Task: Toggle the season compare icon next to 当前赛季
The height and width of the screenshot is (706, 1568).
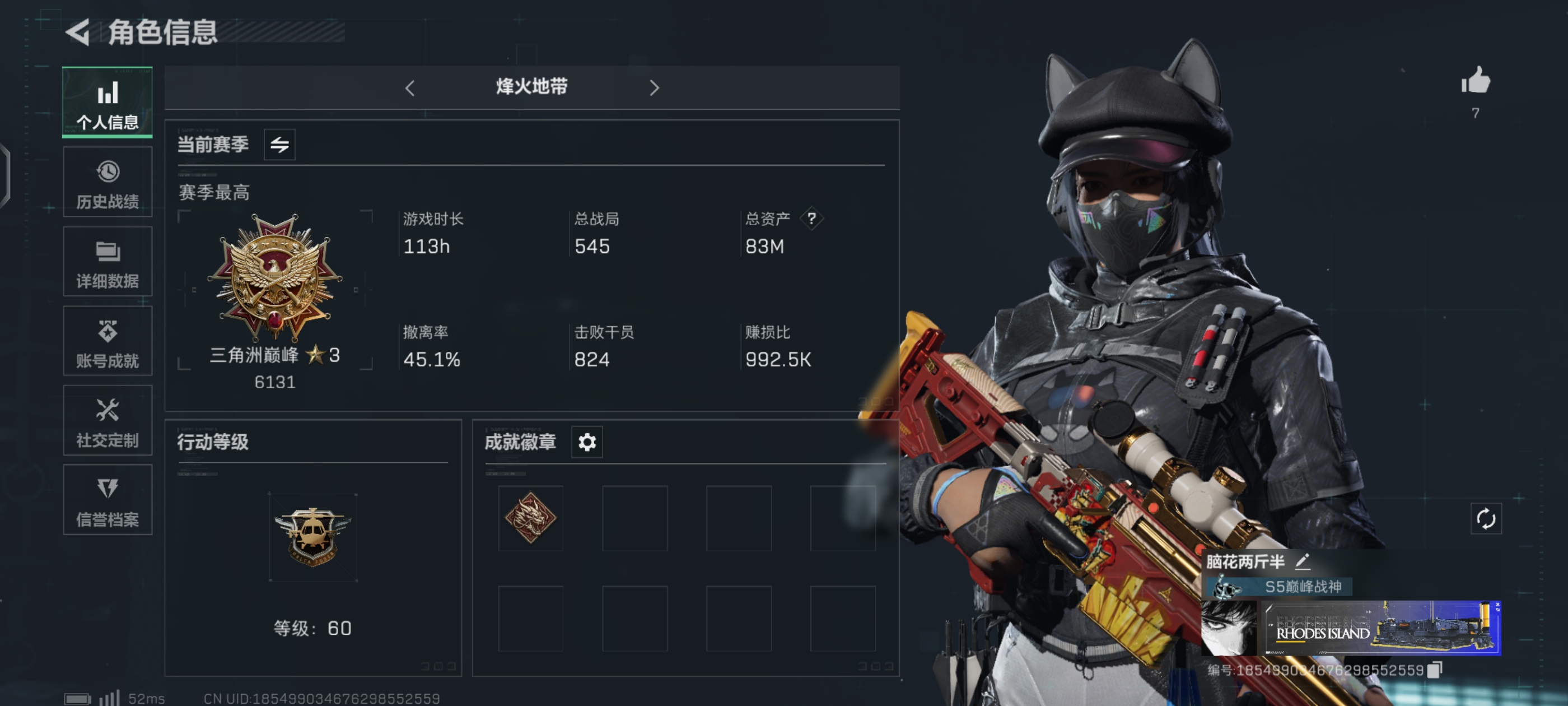Action: tap(279, 145)
